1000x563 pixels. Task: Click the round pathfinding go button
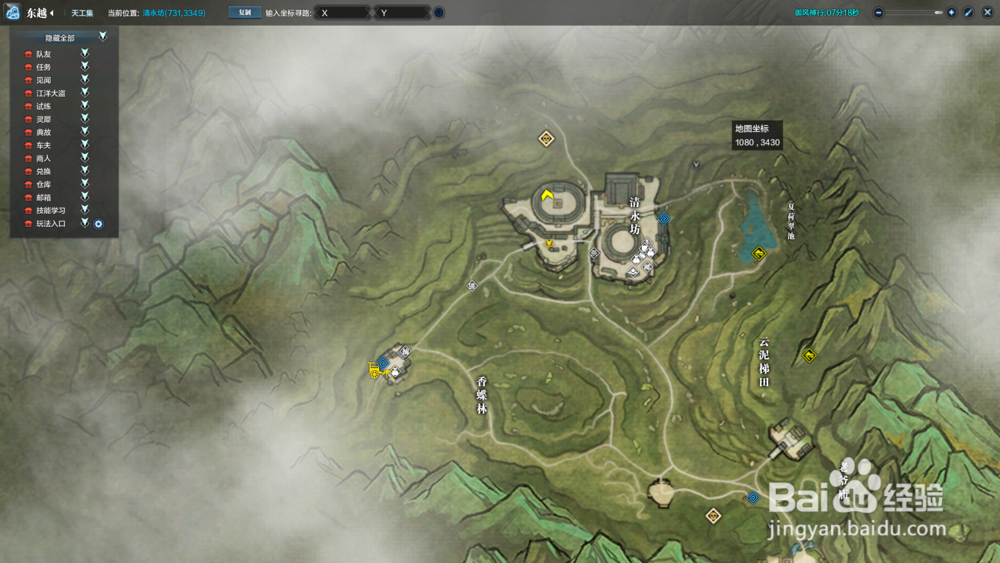[x=439, y=13]
